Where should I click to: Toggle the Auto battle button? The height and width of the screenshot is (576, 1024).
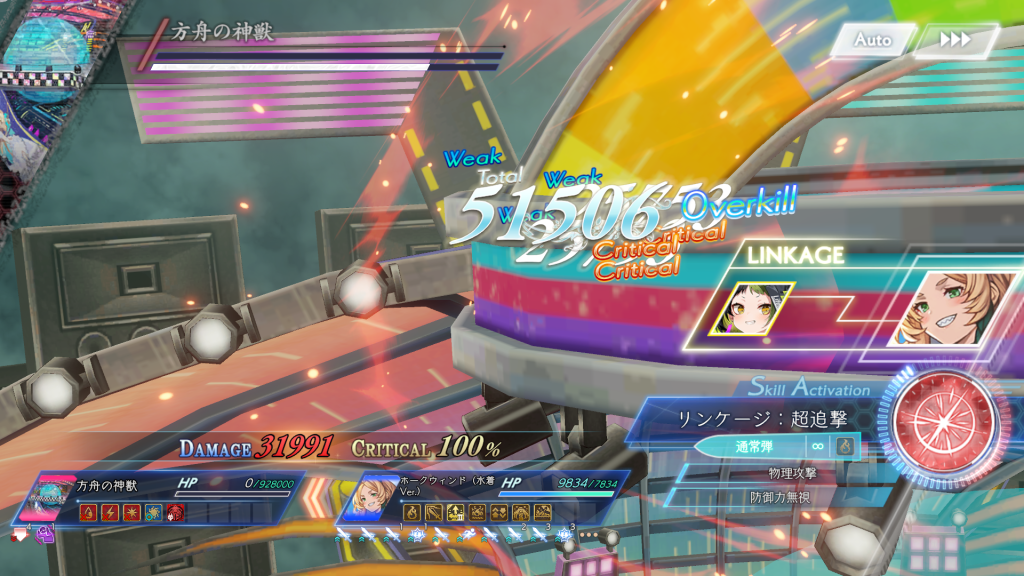click(872, 40)
